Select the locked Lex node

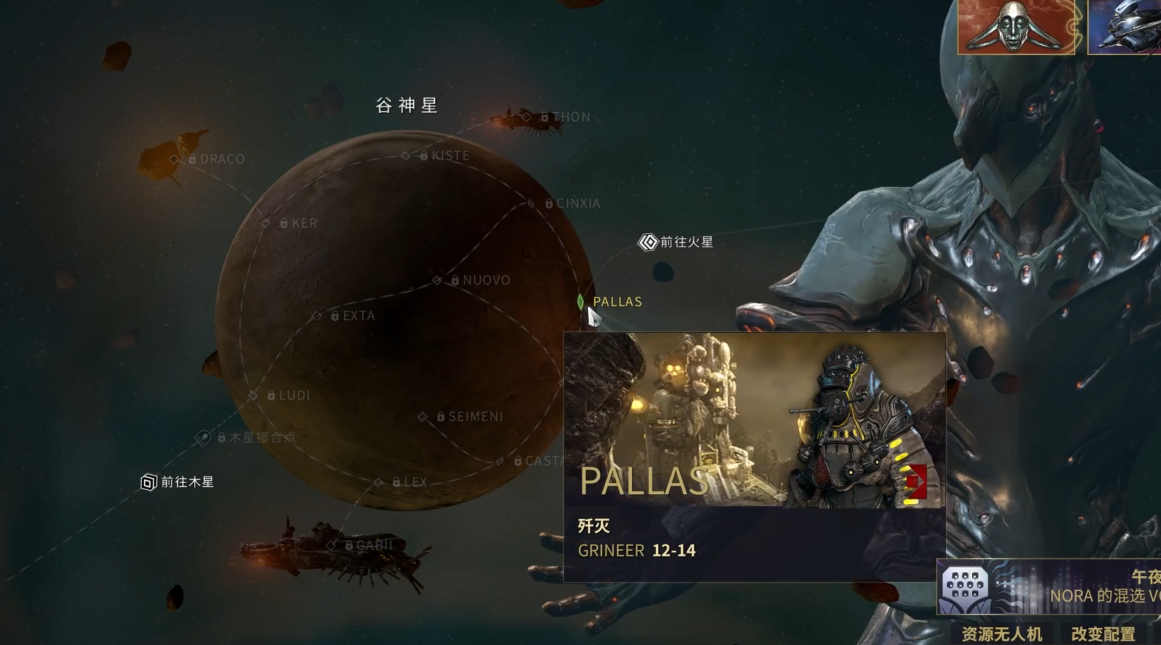[378, 482]
